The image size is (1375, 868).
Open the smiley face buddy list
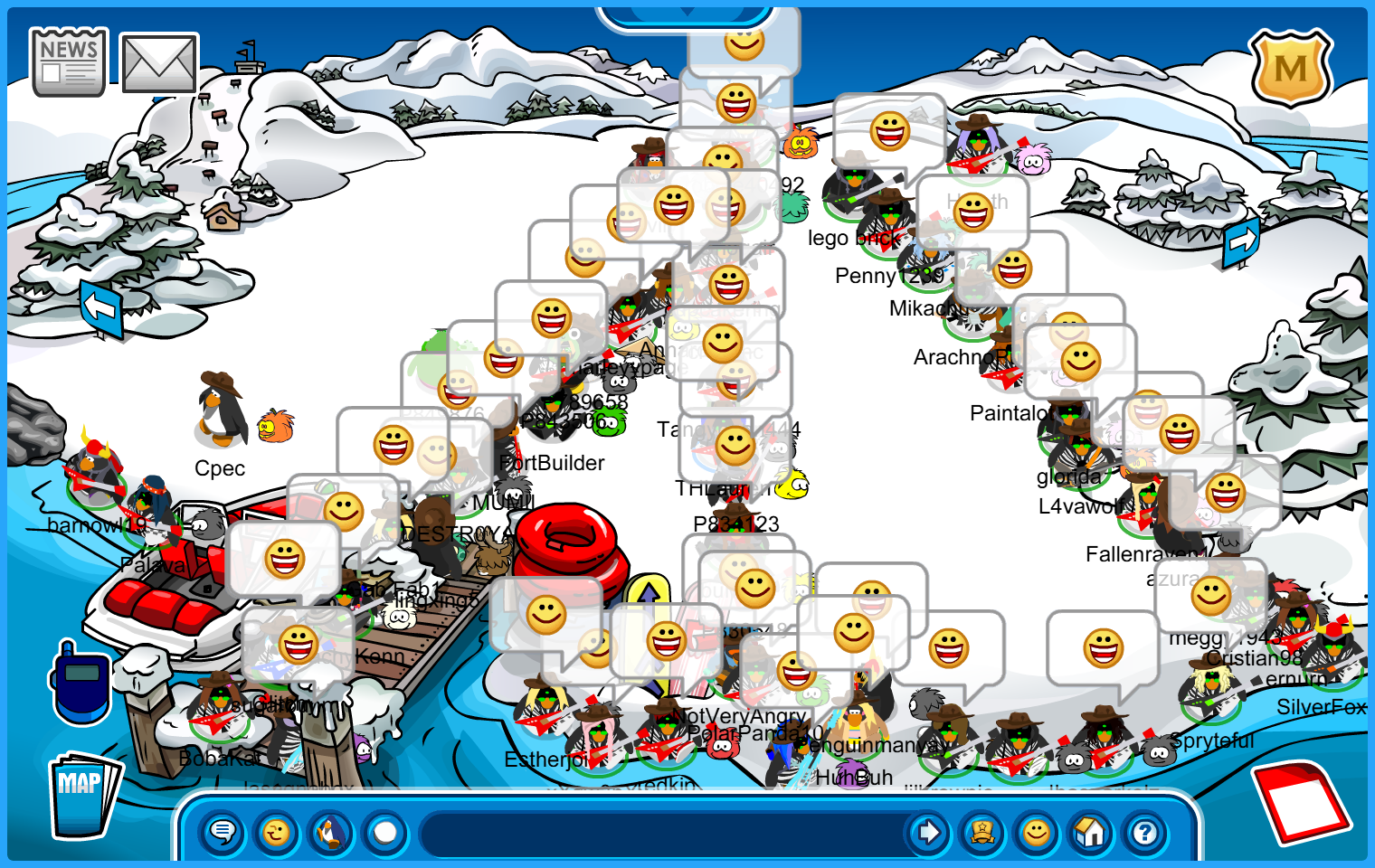click(1037, 832)
